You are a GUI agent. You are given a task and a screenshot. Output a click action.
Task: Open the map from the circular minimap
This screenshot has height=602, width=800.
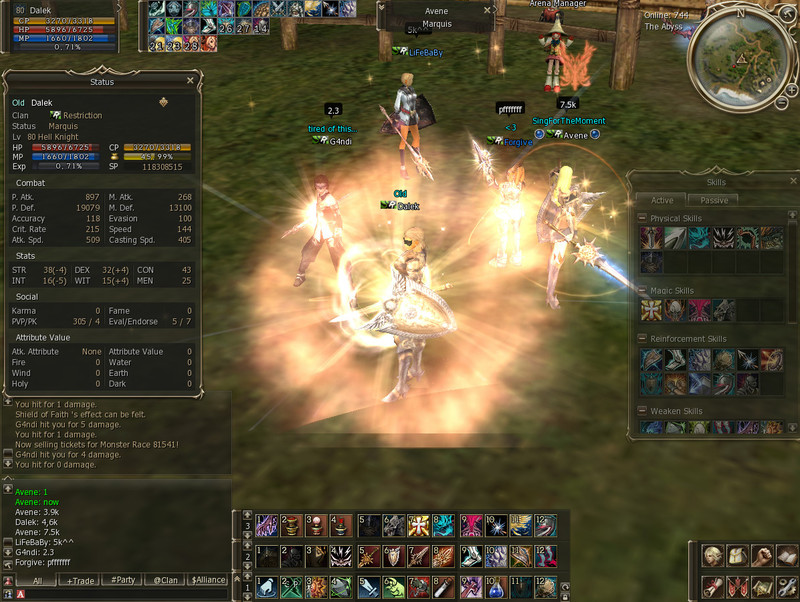(741, 56)
